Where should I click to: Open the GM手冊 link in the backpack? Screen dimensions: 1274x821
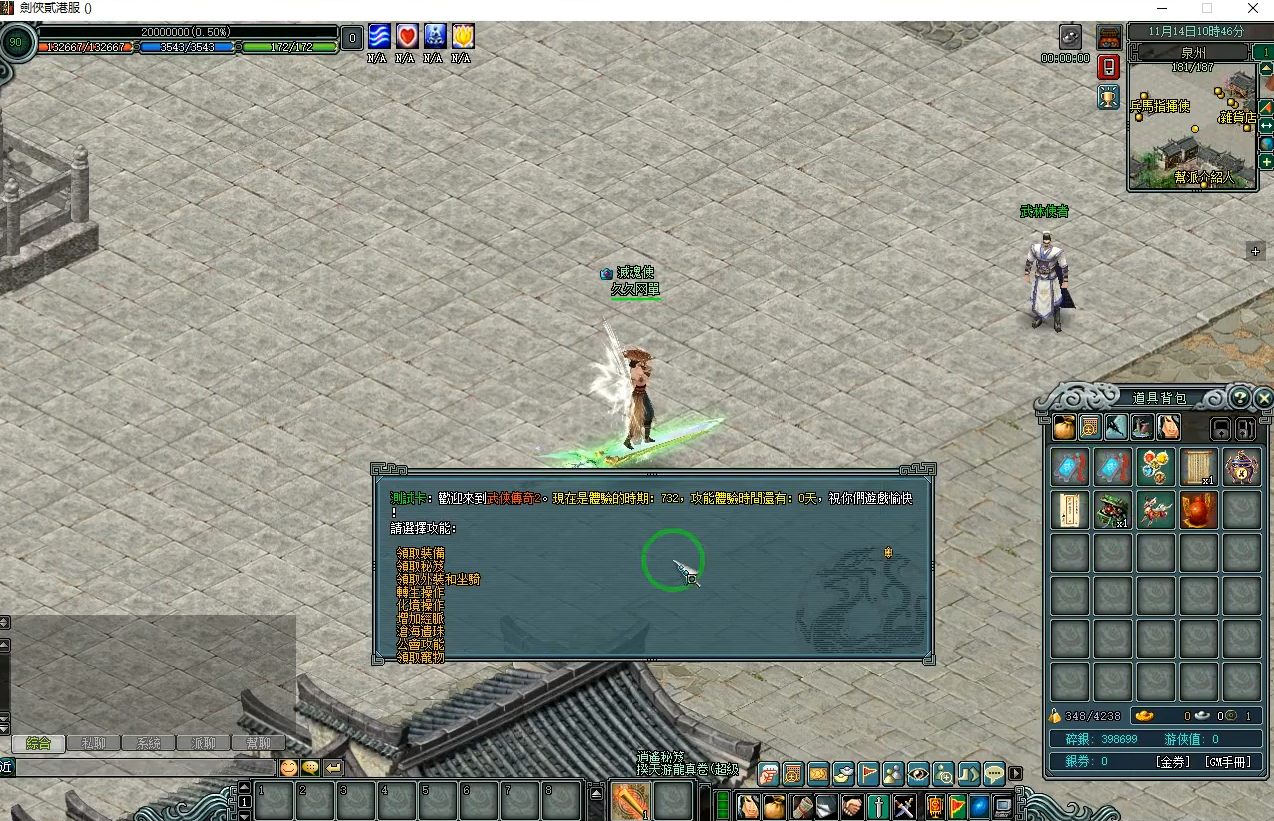(1227, 762)
